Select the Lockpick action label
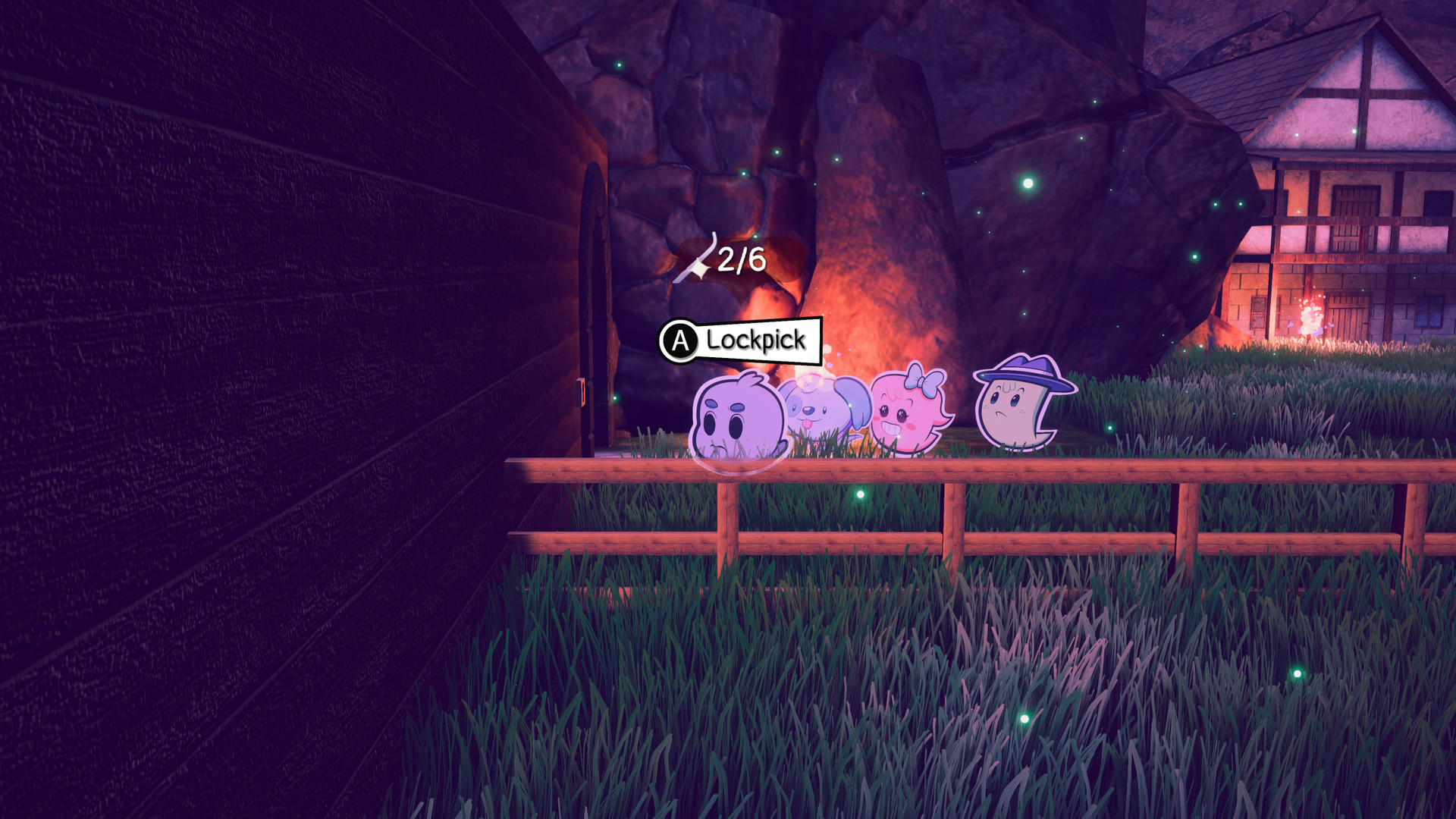1456x819 pixels. point(757,340)
